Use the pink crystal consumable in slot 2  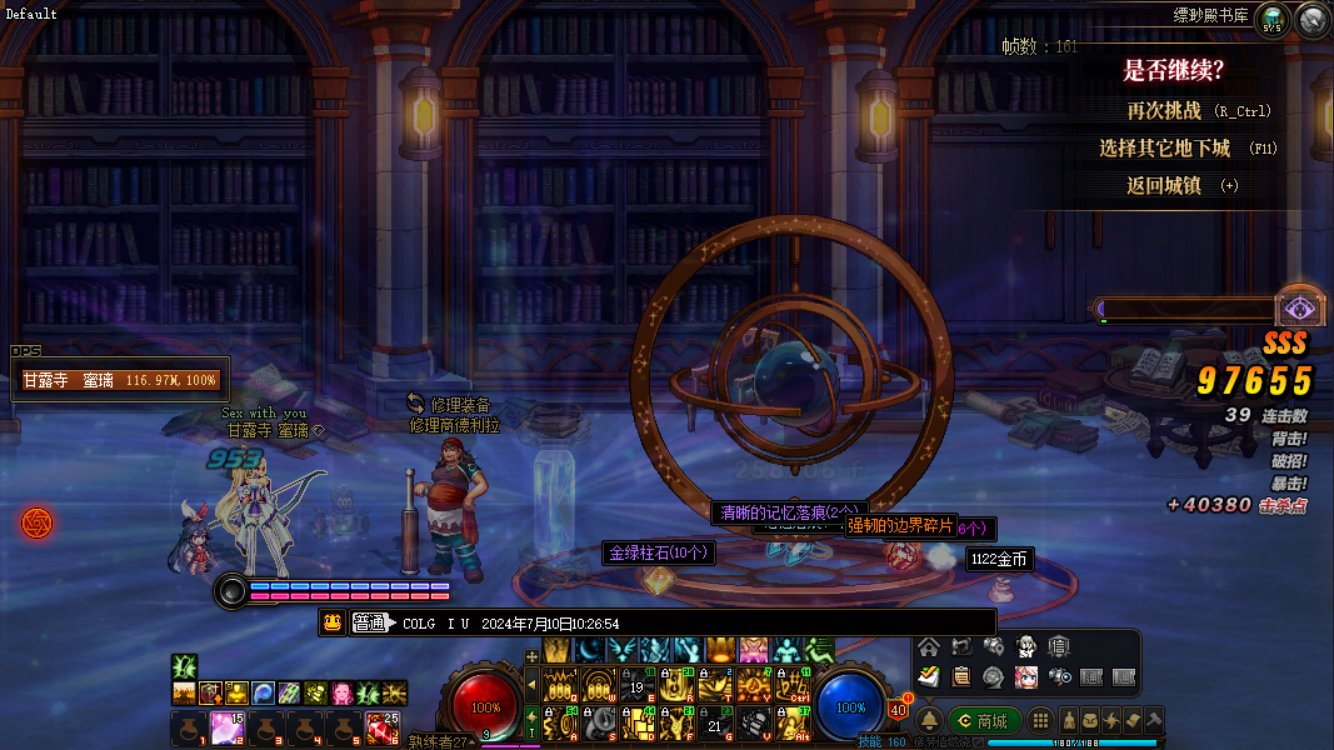[227, 728]
